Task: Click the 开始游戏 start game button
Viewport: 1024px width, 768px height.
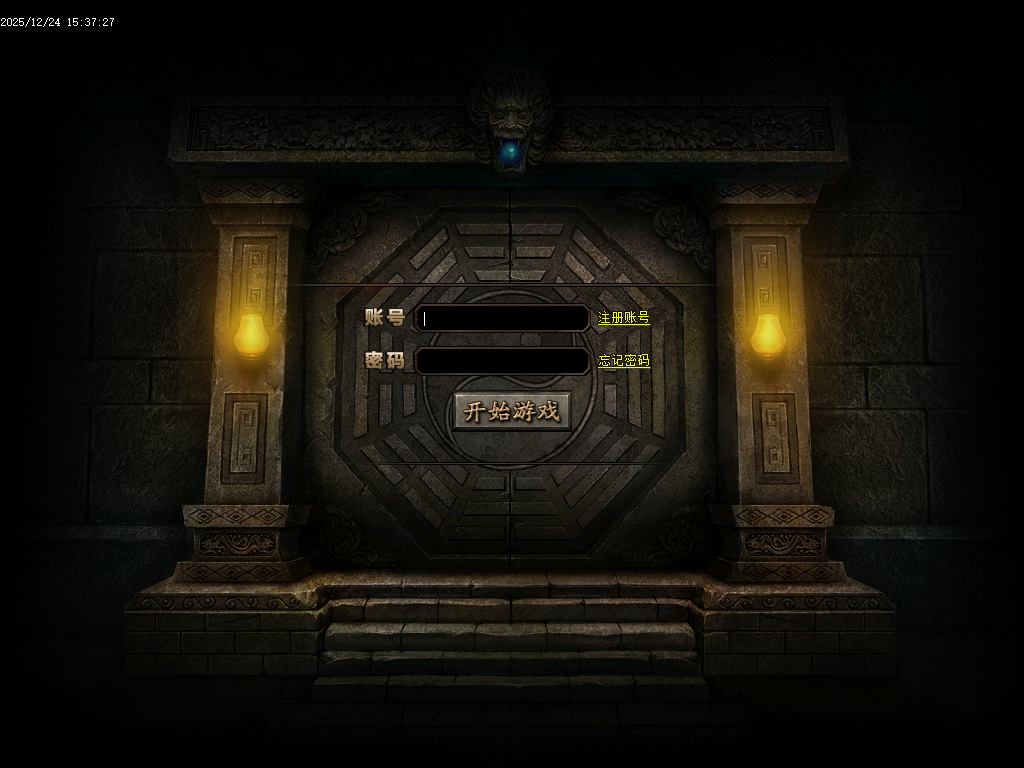Action: coord(512,411)
